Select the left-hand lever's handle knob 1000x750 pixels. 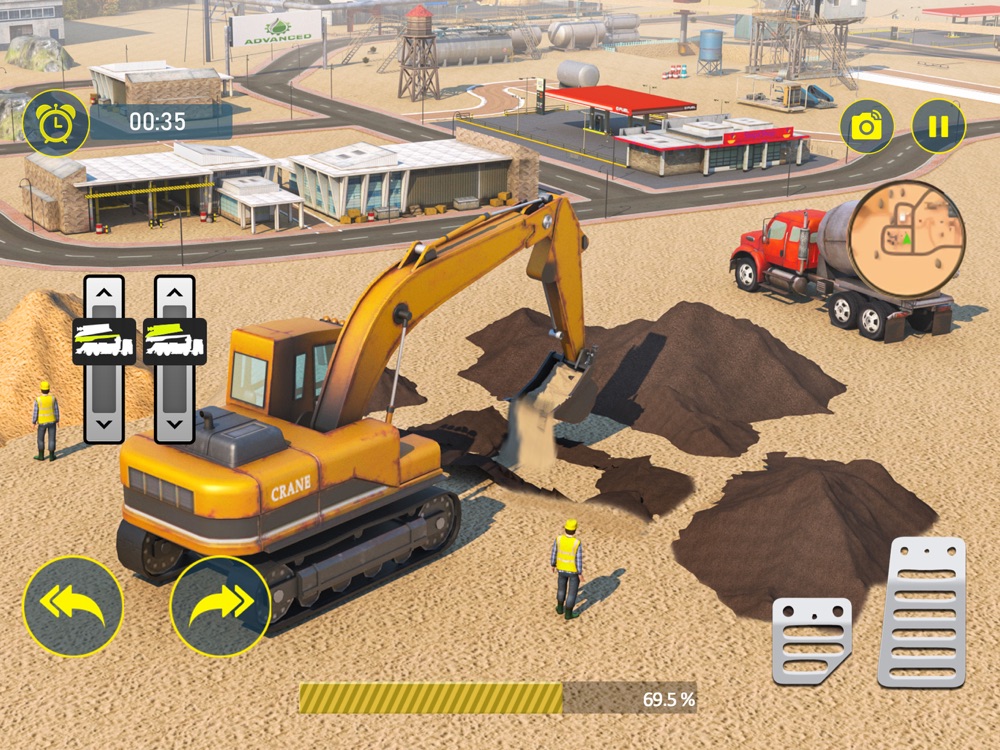104,342
